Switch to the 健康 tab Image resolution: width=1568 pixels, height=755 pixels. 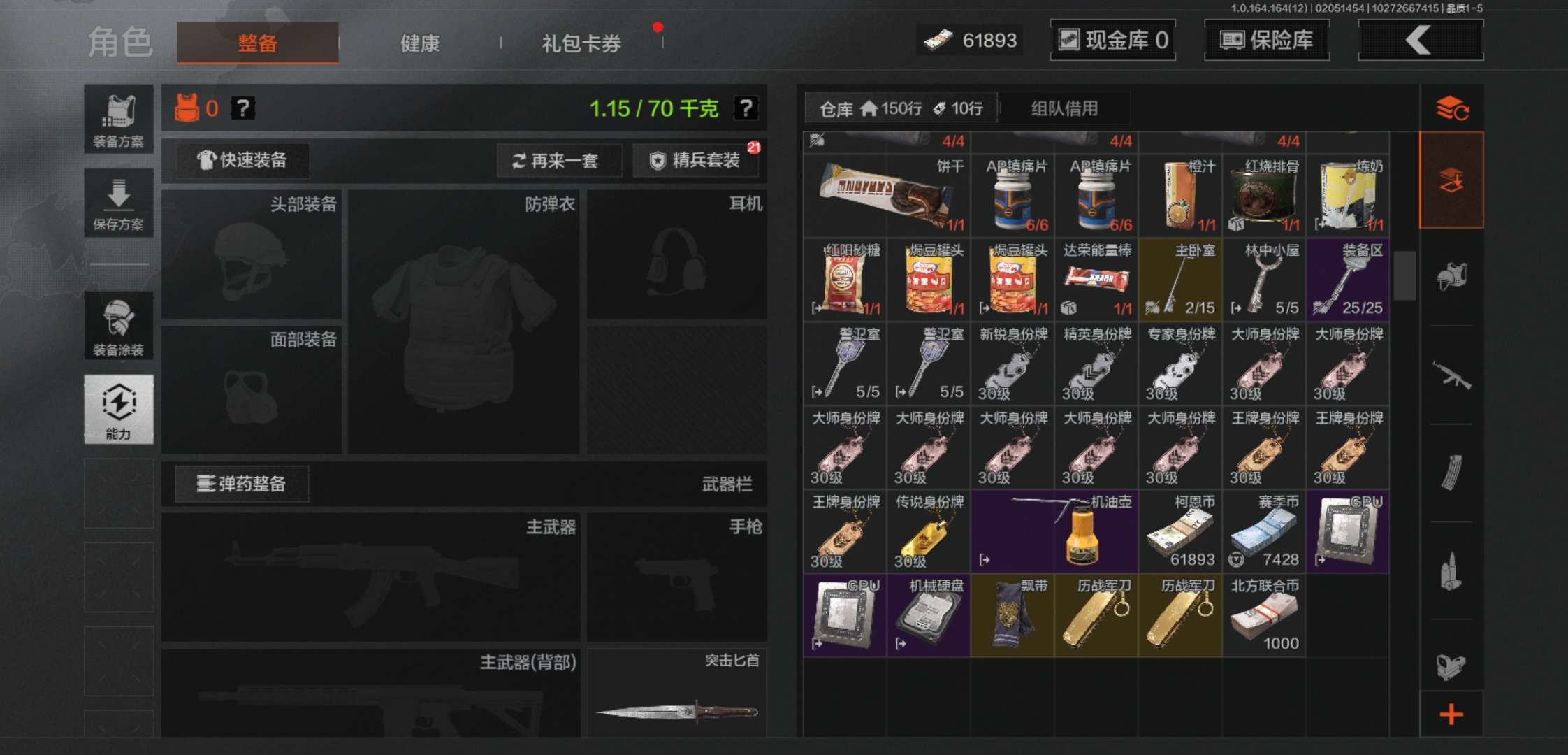click(x=419, y=43)
